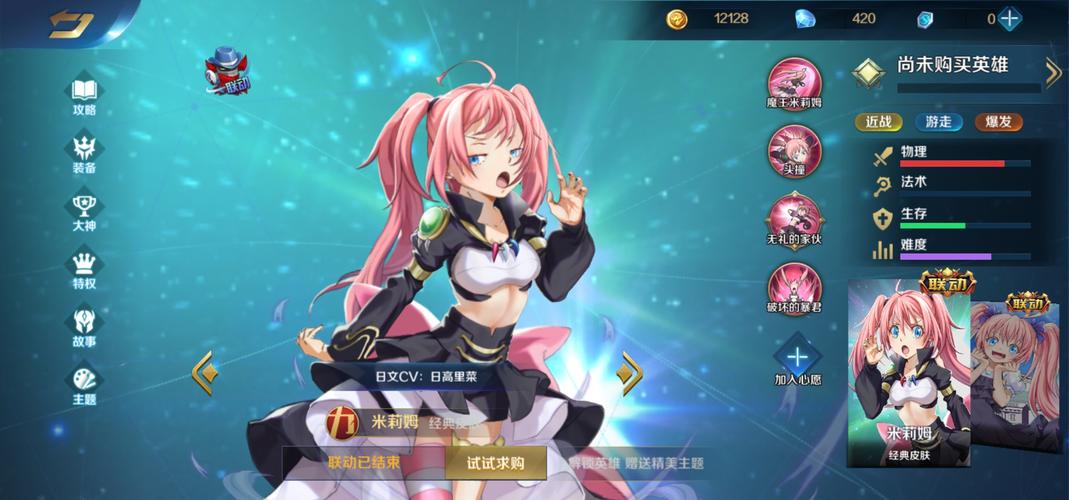Show the previous hero with left arrow
Screen dimensions: 1069x500
coord(204,372)
